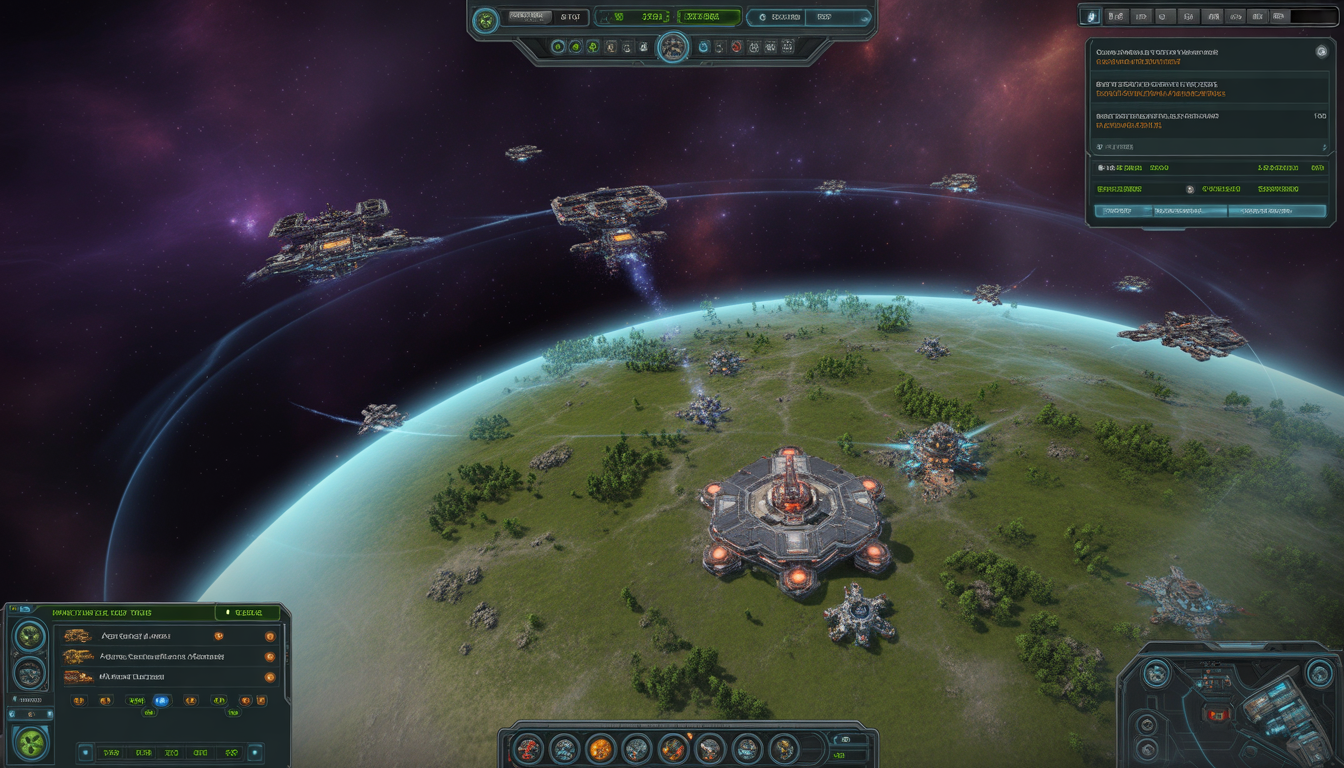
Task: Toggle the circular indicator beside the quest panel header
Action: click(1322, 52)
